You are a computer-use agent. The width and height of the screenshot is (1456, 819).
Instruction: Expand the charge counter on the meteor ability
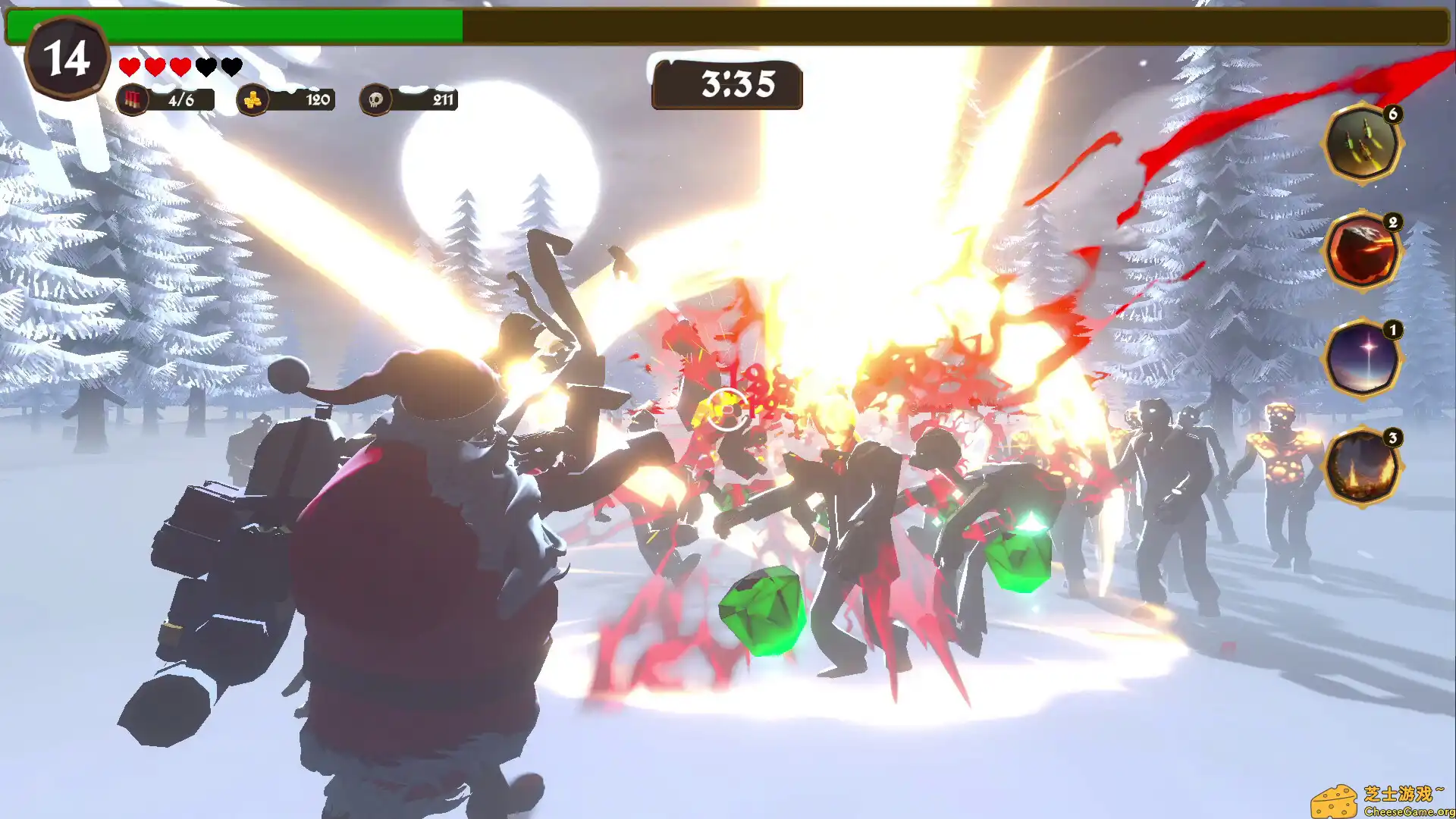(1393, 223)
